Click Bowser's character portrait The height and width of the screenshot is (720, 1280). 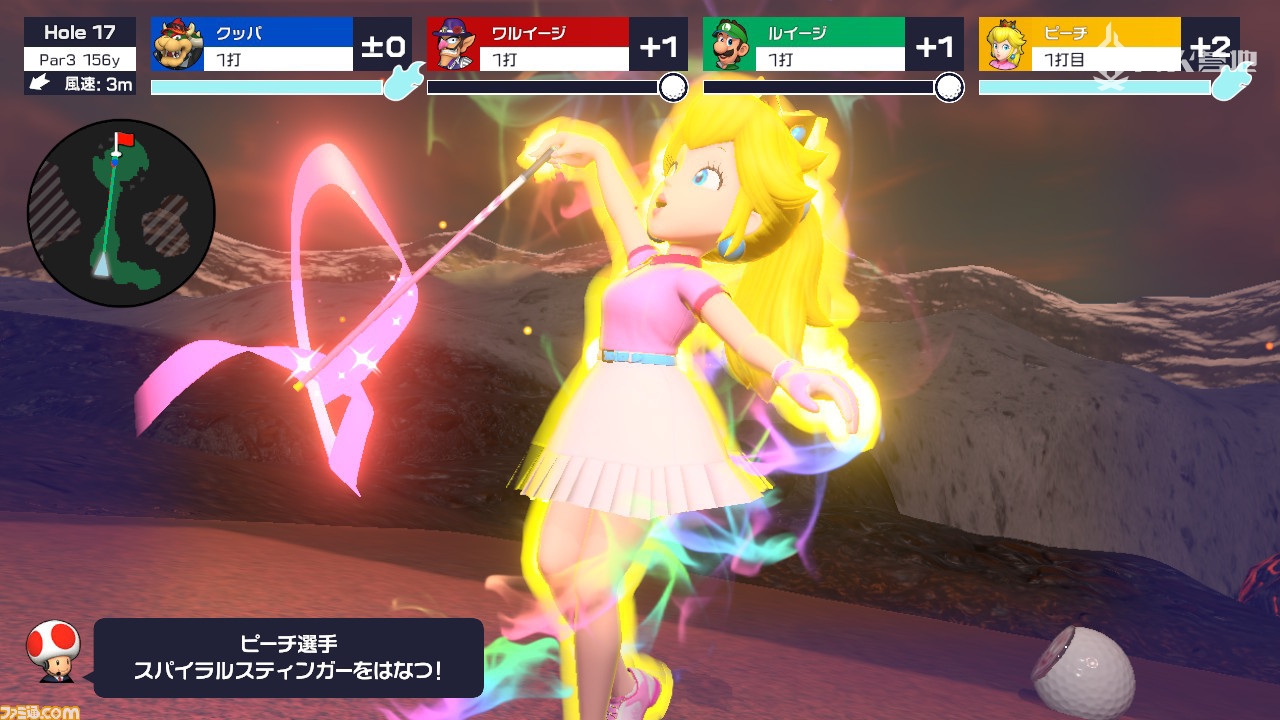coord(177,45)
